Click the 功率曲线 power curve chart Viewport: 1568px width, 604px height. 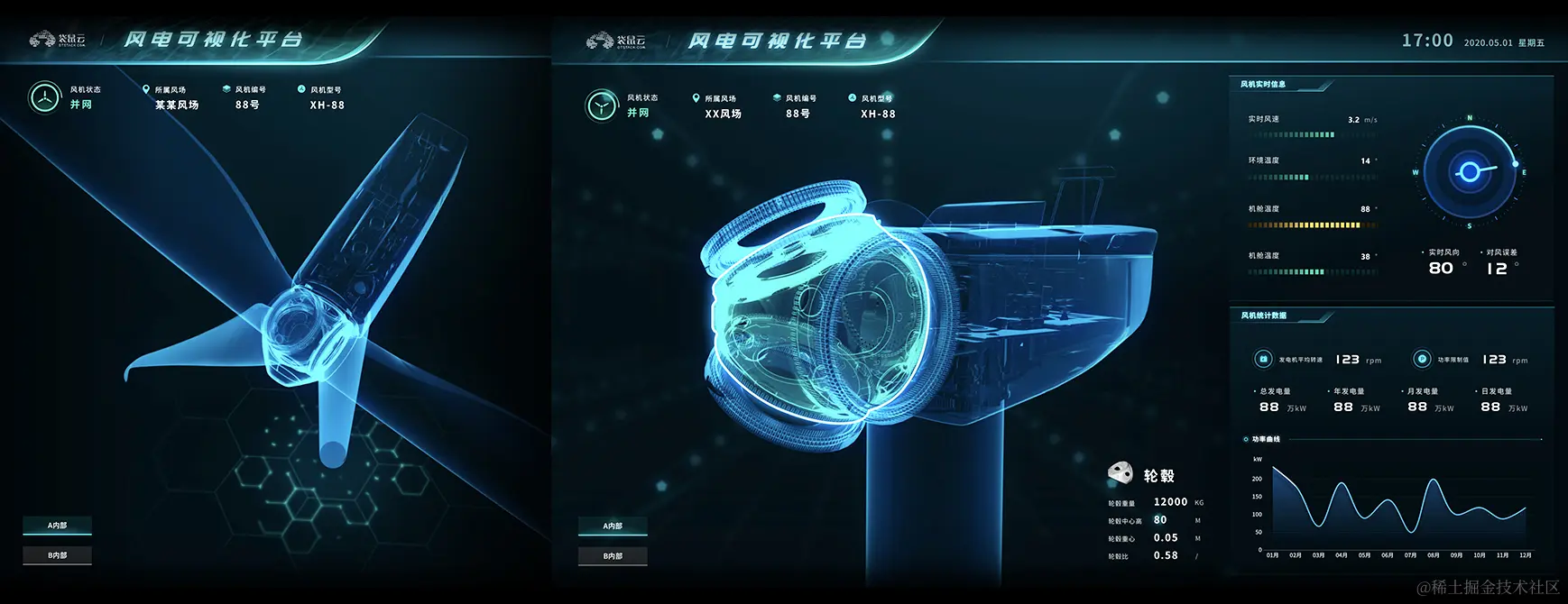(1394, 505)
